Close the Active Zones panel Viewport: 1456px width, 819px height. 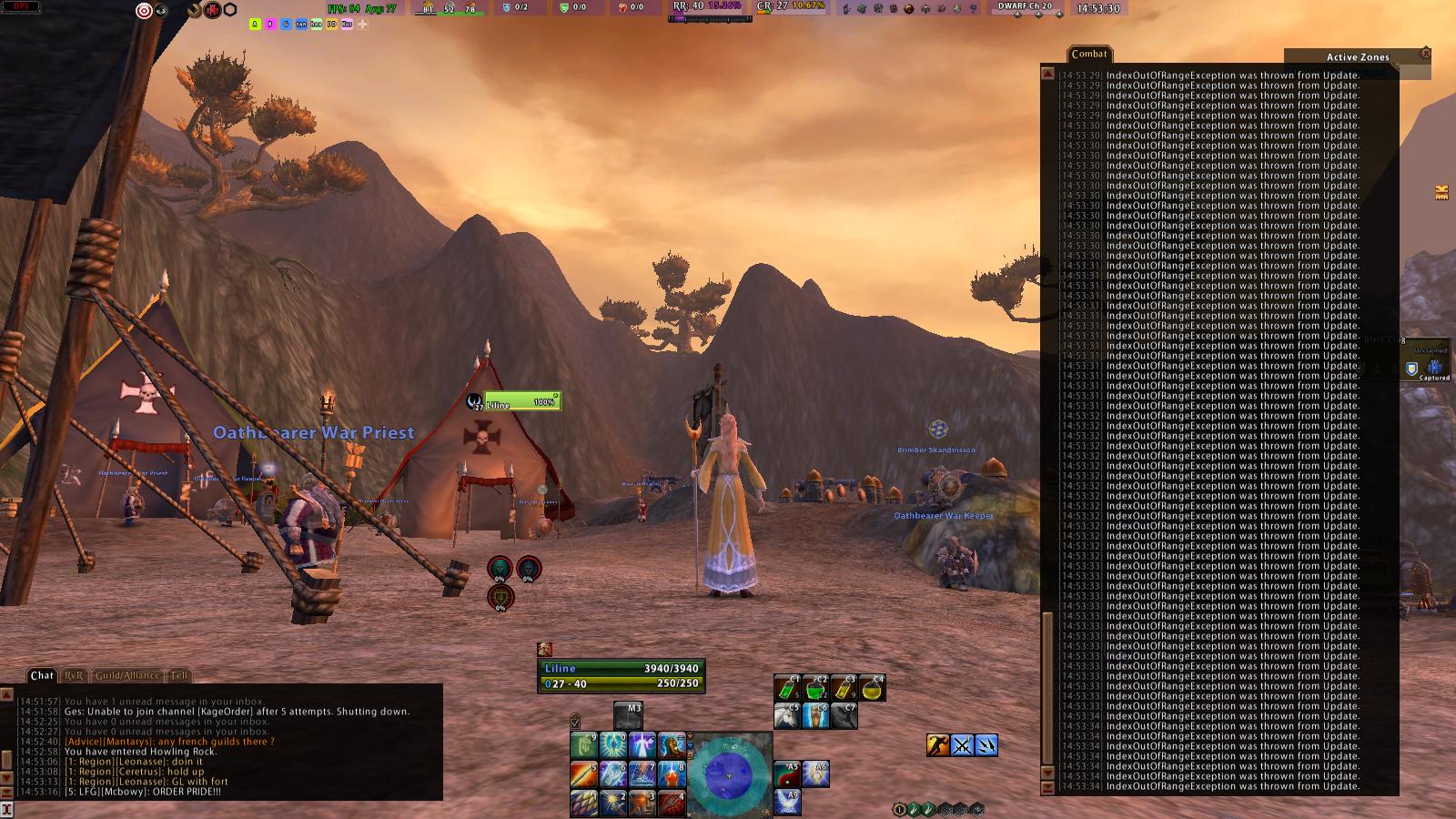pyautogui.click(x=1425, y=54)
